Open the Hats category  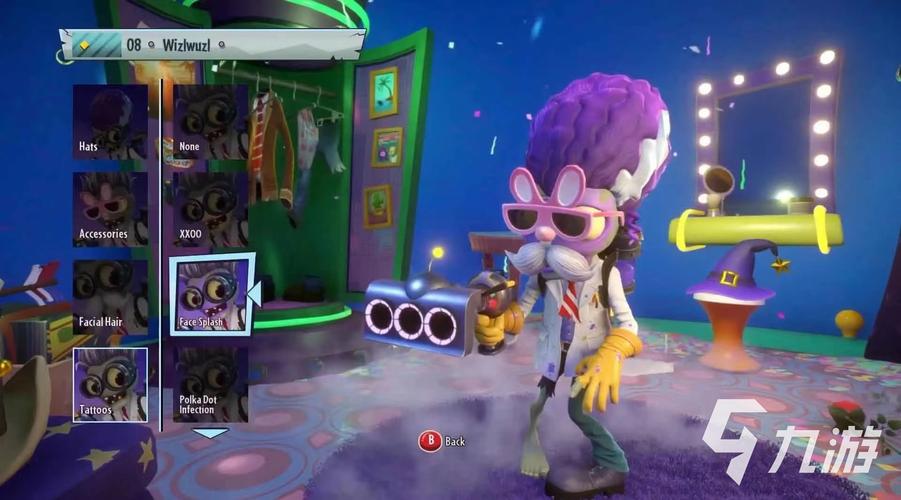click(110, 122)
